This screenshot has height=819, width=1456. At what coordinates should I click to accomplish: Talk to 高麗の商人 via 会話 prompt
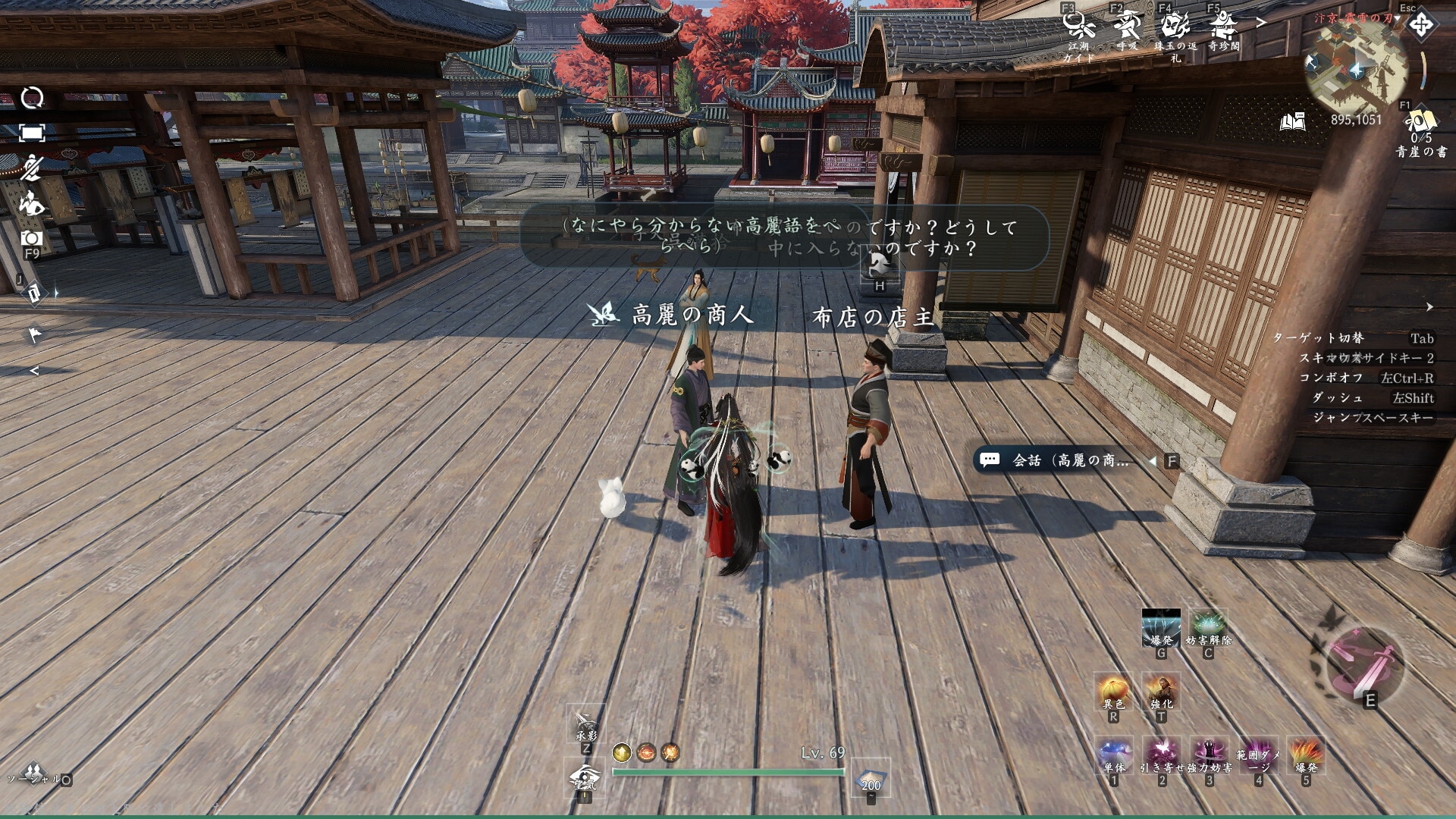click(1069, 460)
